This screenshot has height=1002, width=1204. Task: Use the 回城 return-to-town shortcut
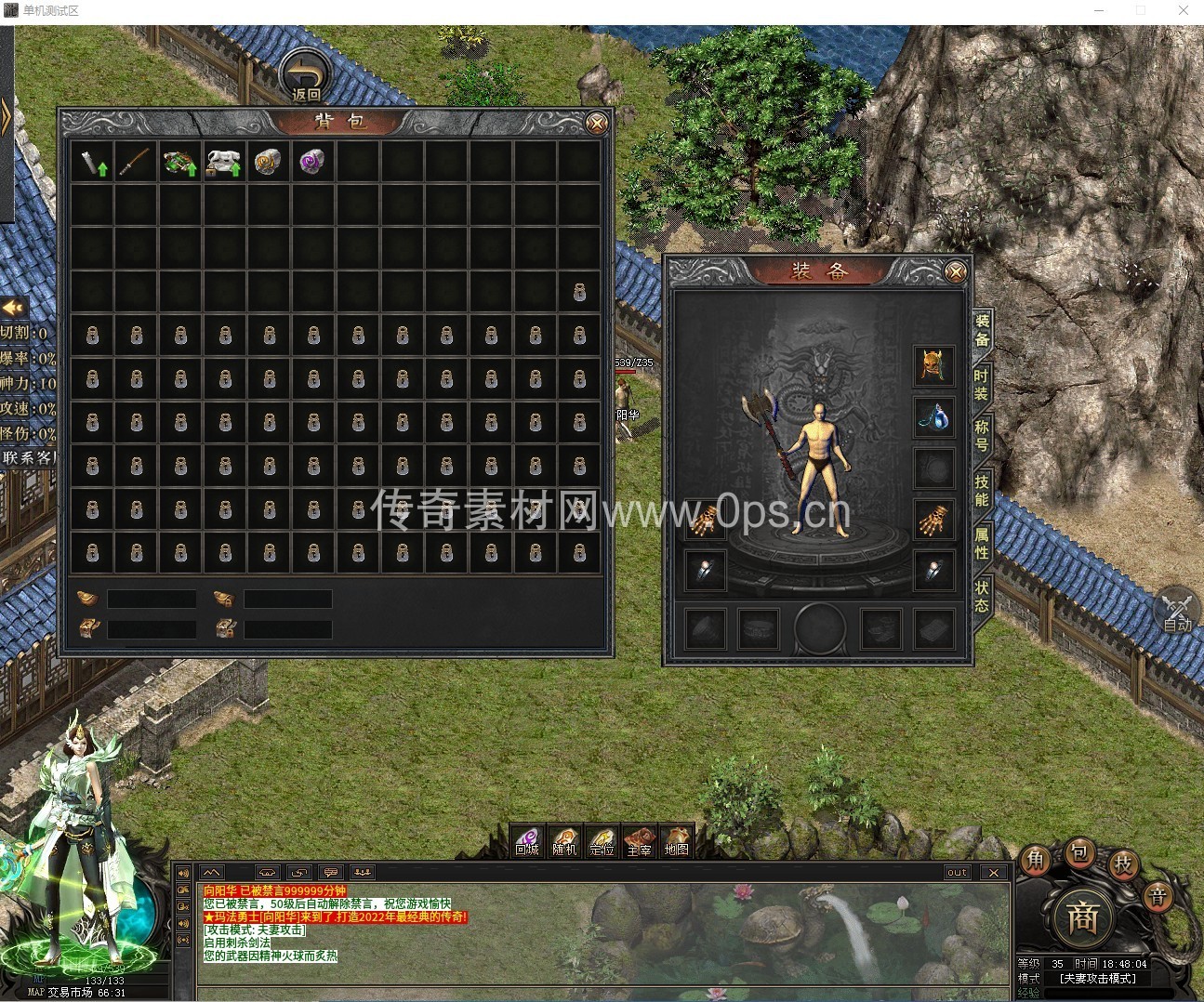coord(527,841)
